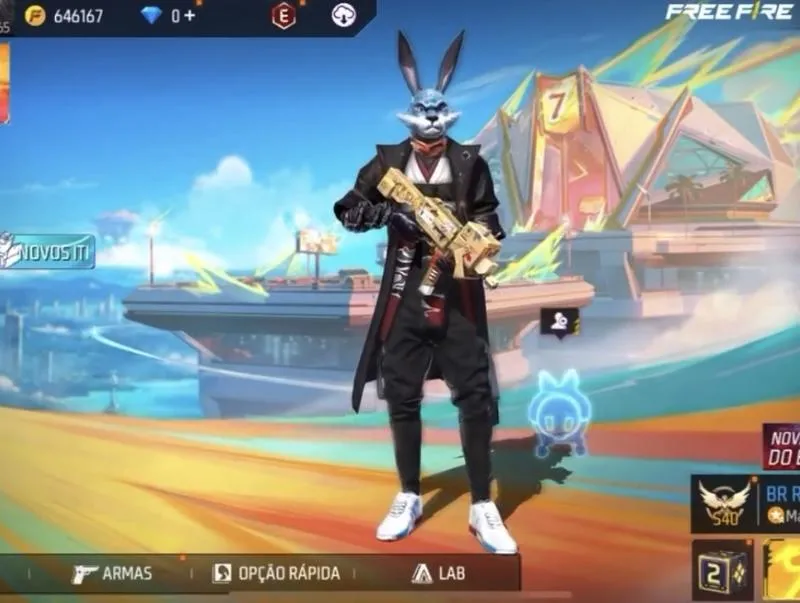
Task: Click the cloud download icon
Action: pos(343,16)
